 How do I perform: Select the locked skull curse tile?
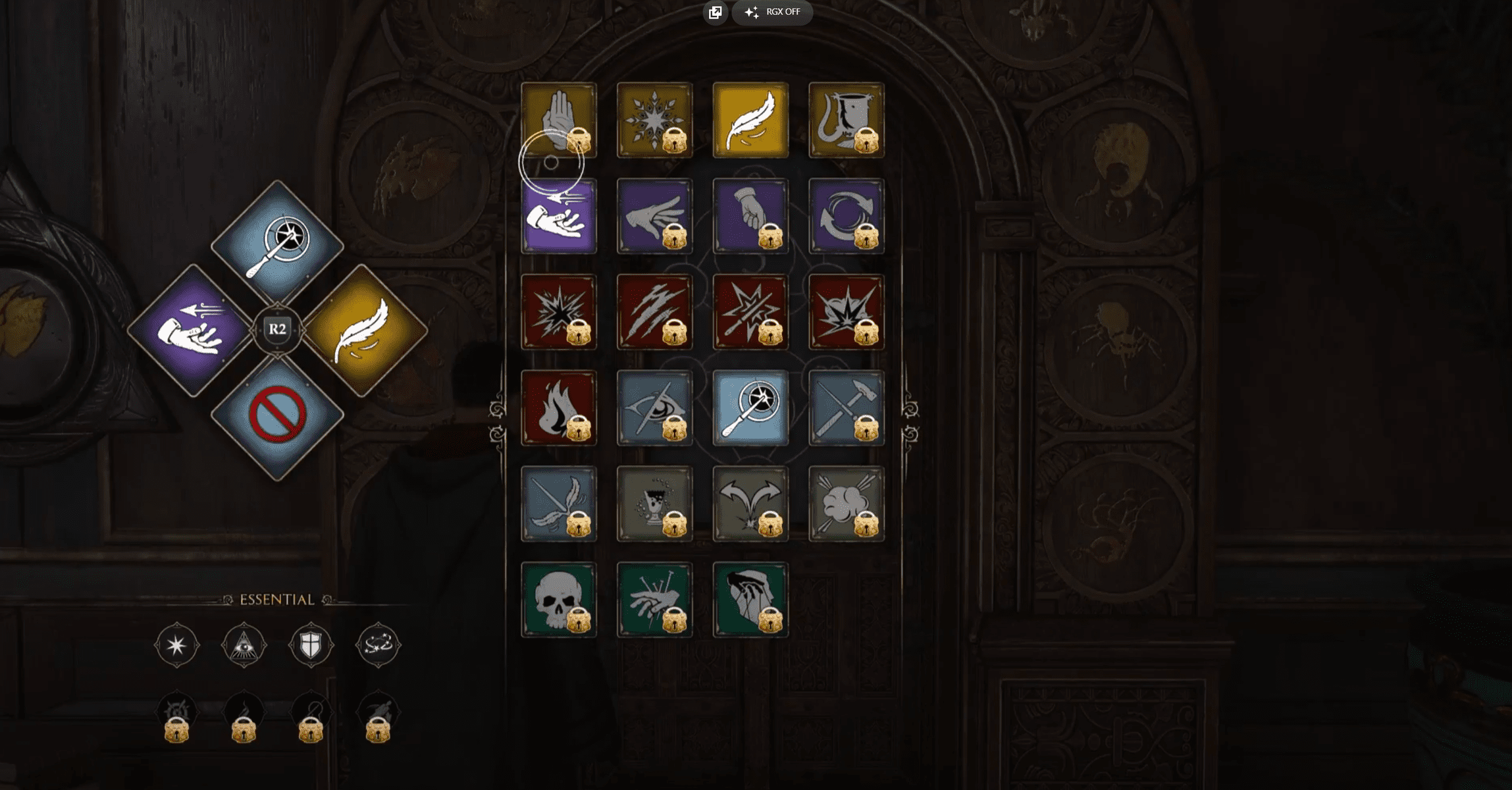(x=559, y=599)
